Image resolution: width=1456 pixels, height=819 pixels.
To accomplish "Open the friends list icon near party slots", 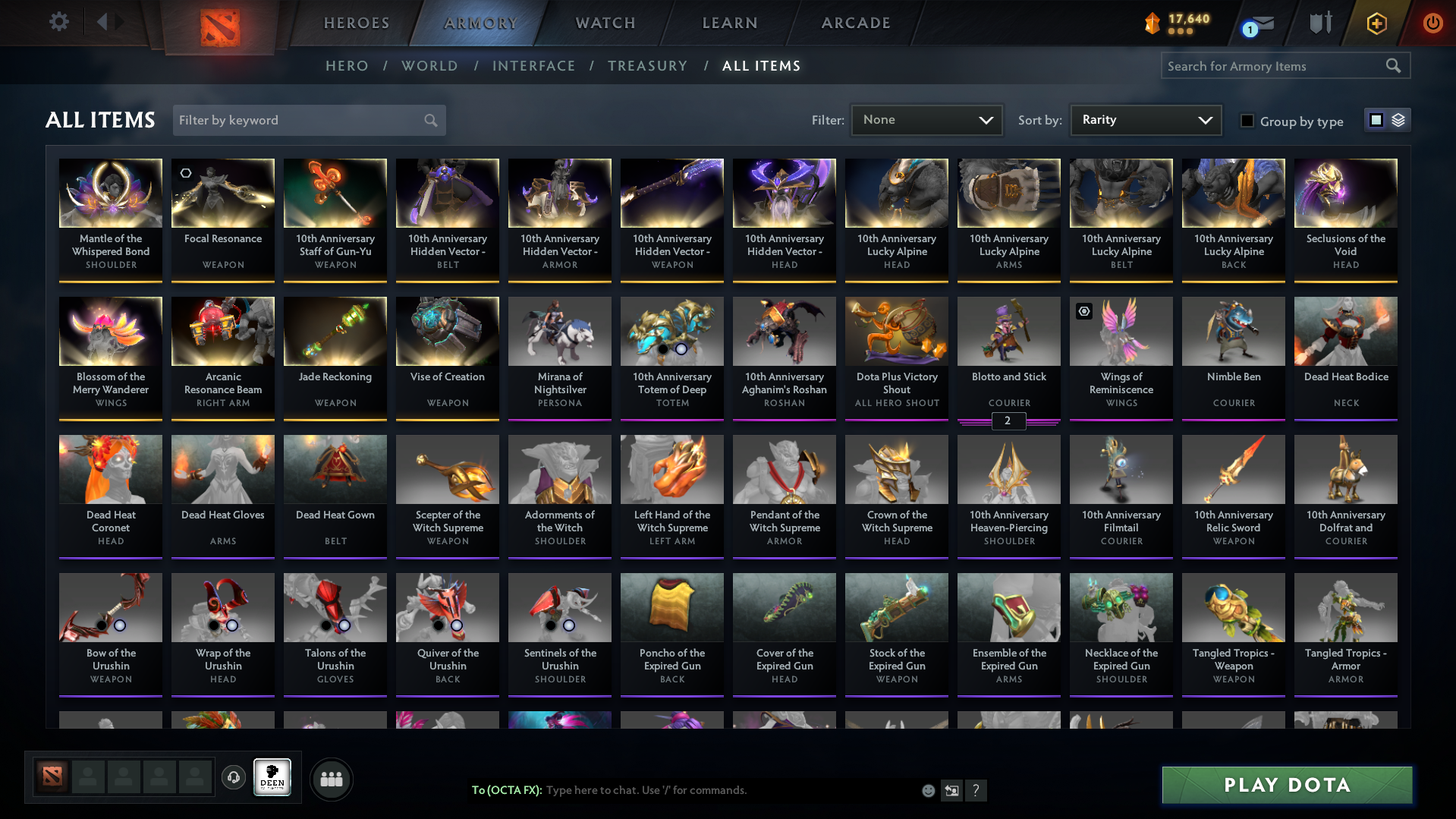I will point(331,779).
